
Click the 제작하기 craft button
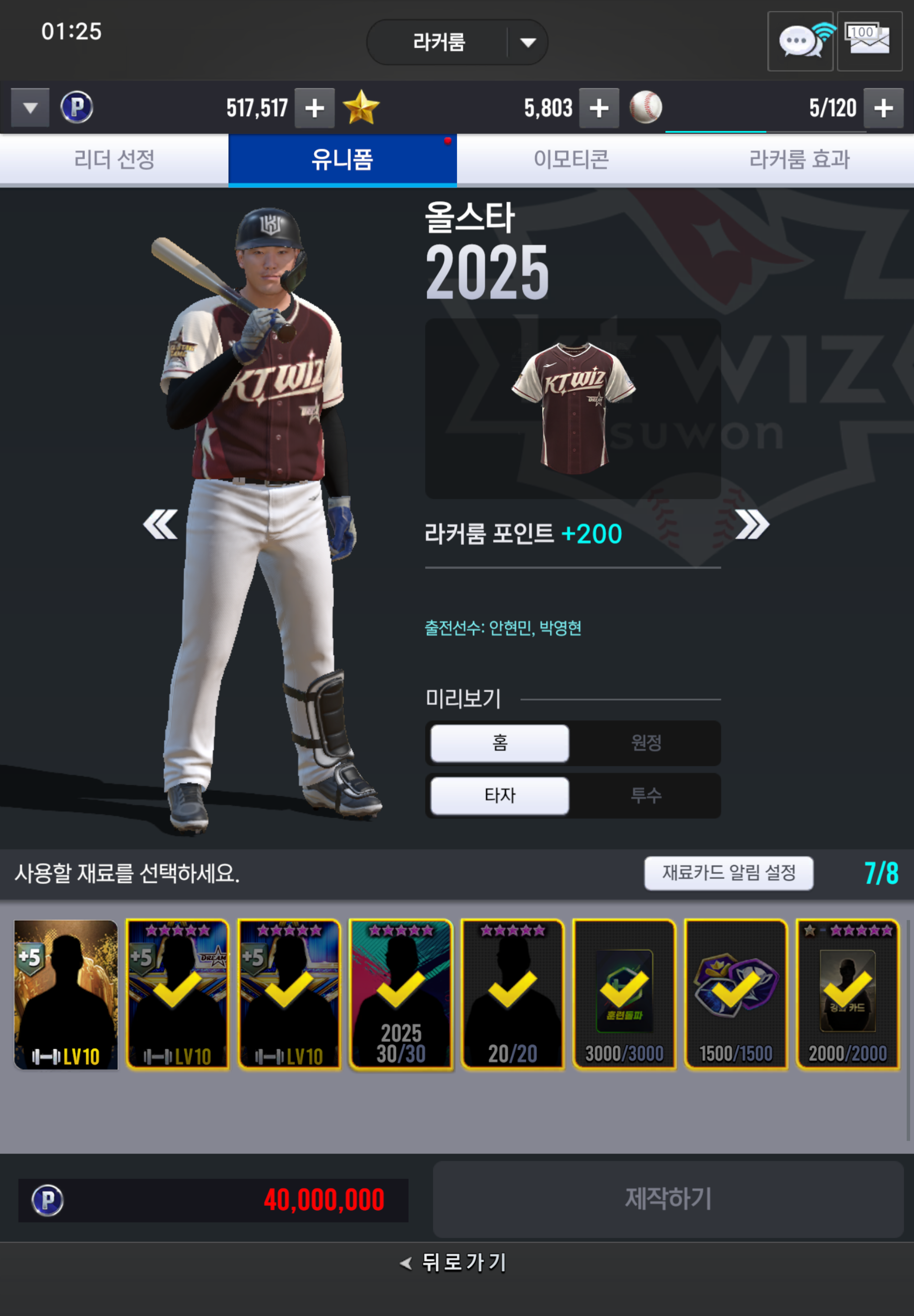(668, 1199)
